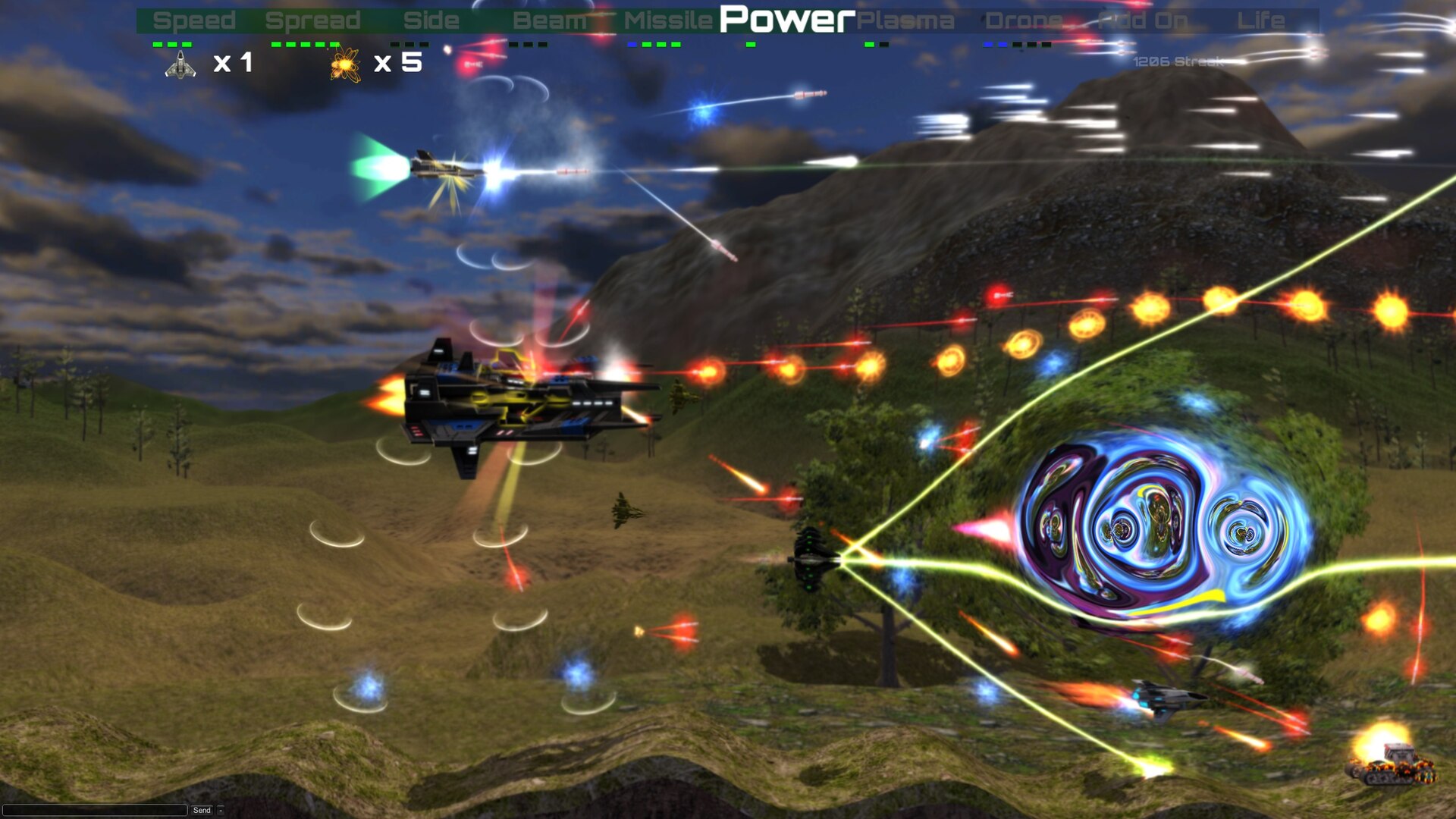Image resolution: width=1456 pixels, height=819 pixels.
Task: Collapse the chat bar with the minus button
Action: [x=221, y=810]
